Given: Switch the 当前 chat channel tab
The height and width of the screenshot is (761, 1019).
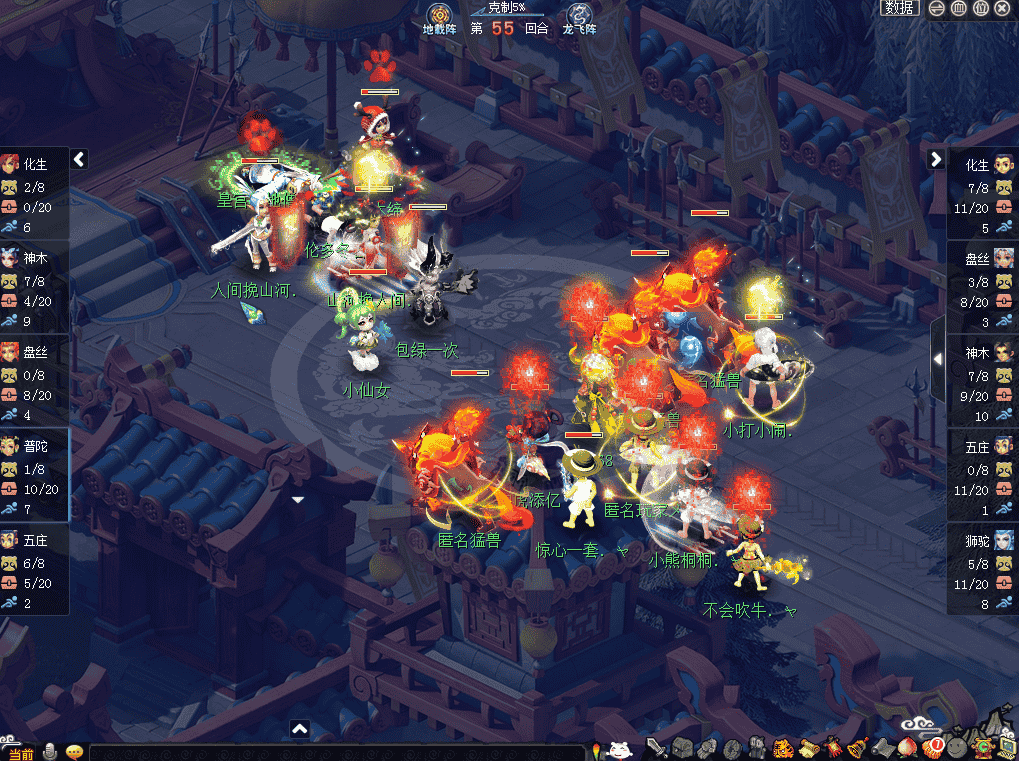Looking at the screenshot, I should (x=19, y=753).
